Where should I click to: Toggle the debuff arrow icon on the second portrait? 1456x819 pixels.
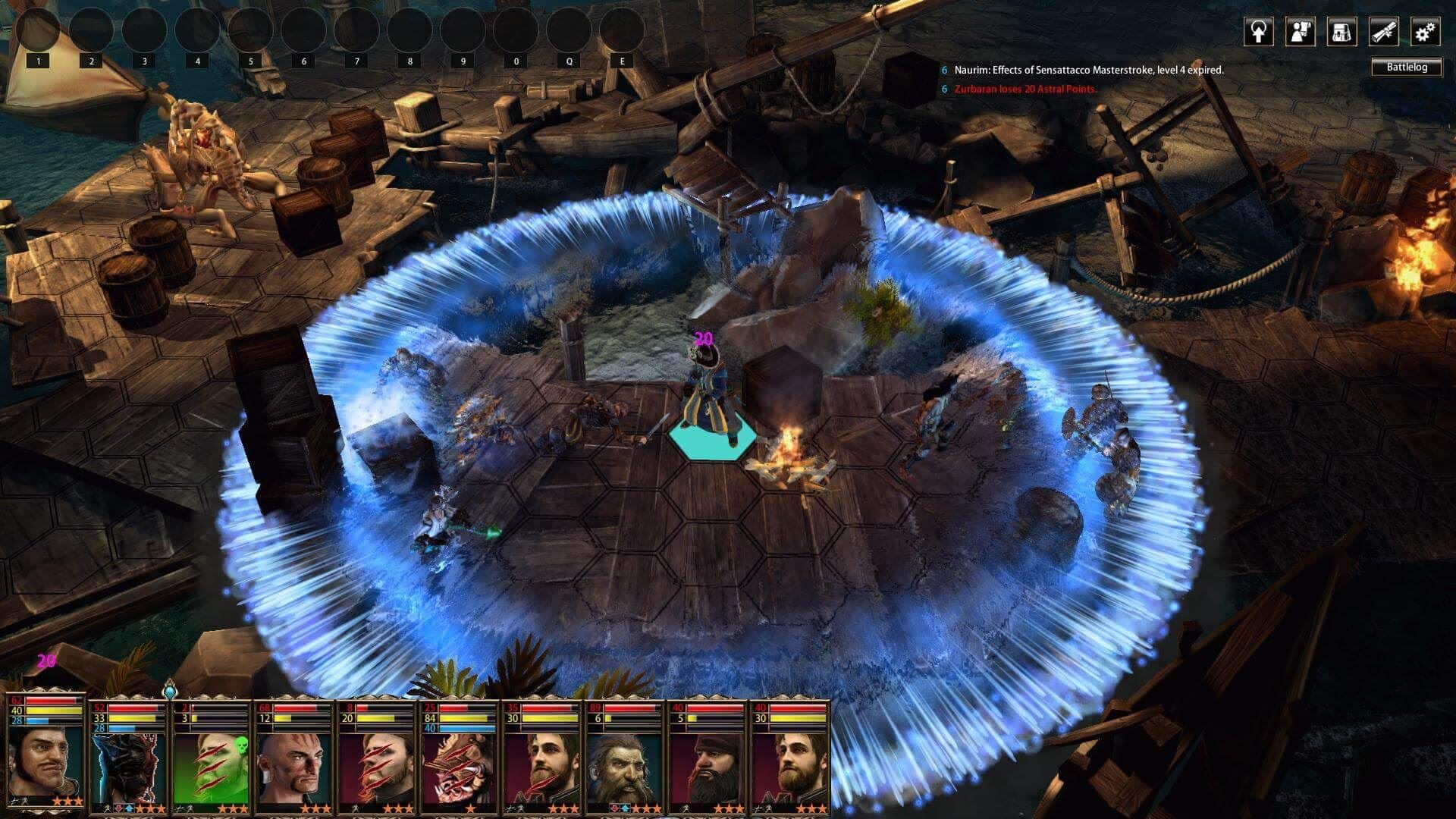coord(119,808)
